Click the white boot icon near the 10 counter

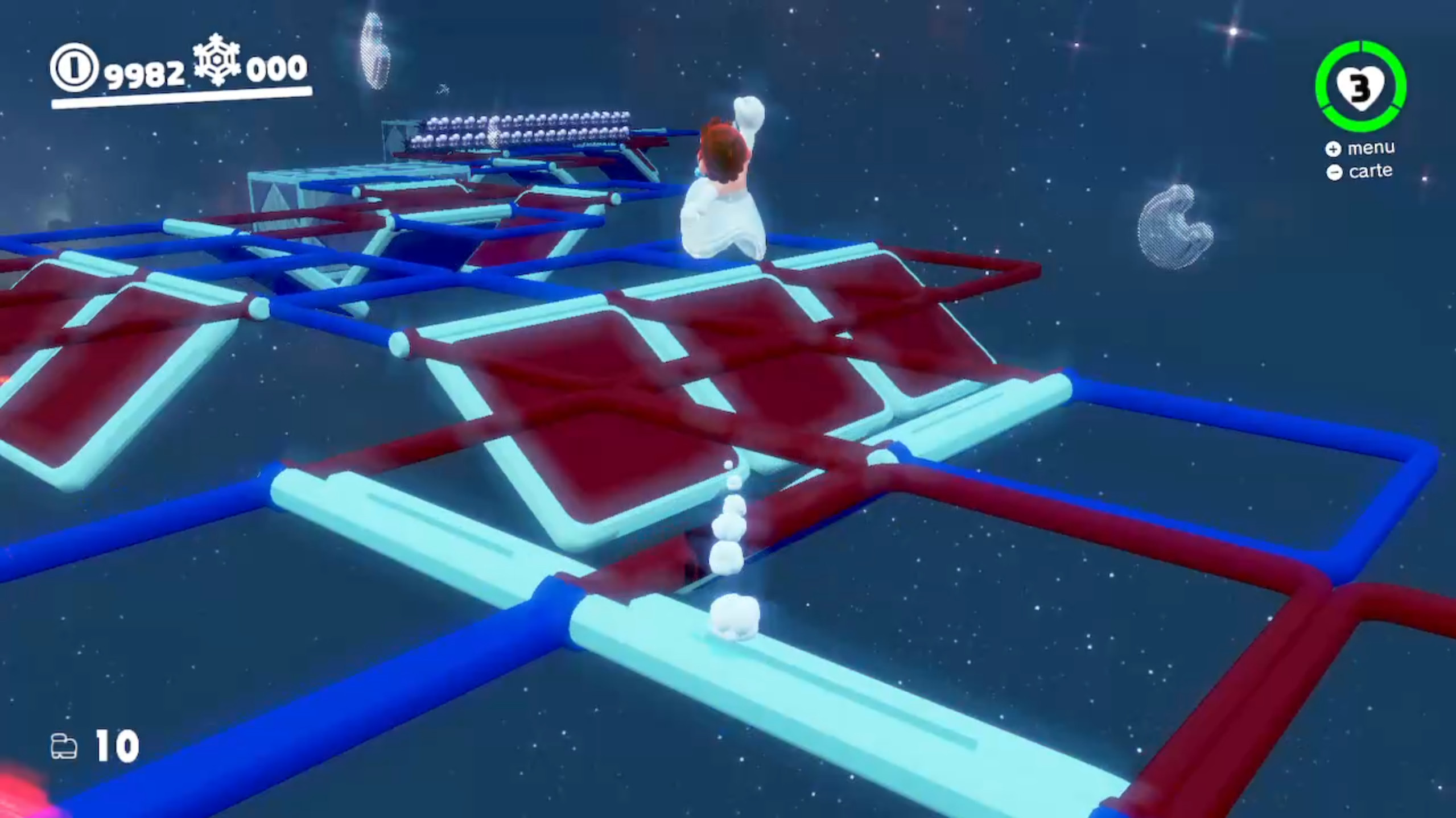pos(65,746)
